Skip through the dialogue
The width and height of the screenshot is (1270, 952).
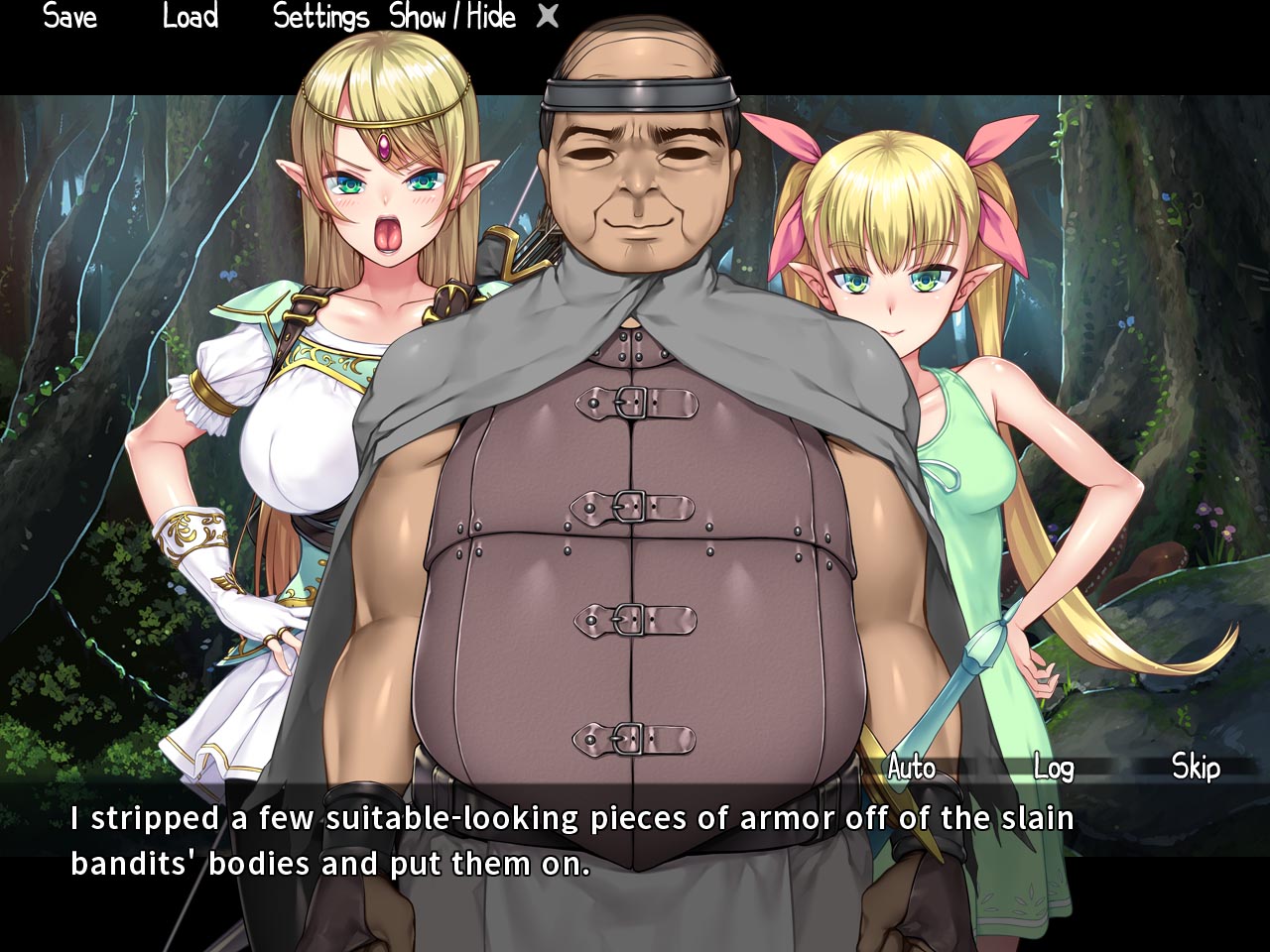[x=1196, y=767]
